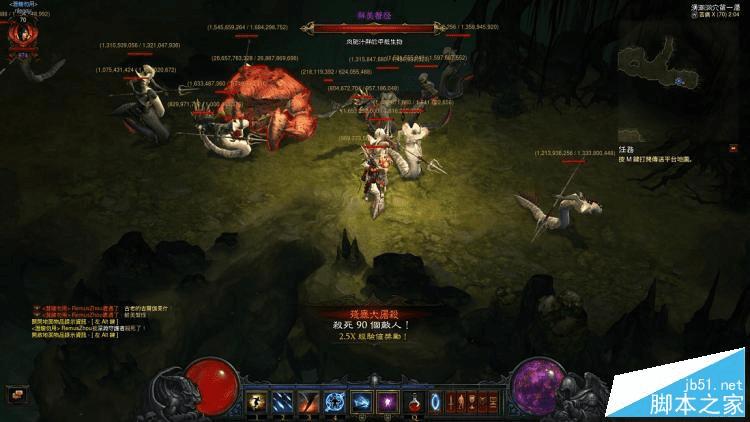Open the blue town portal

[436, 401]
